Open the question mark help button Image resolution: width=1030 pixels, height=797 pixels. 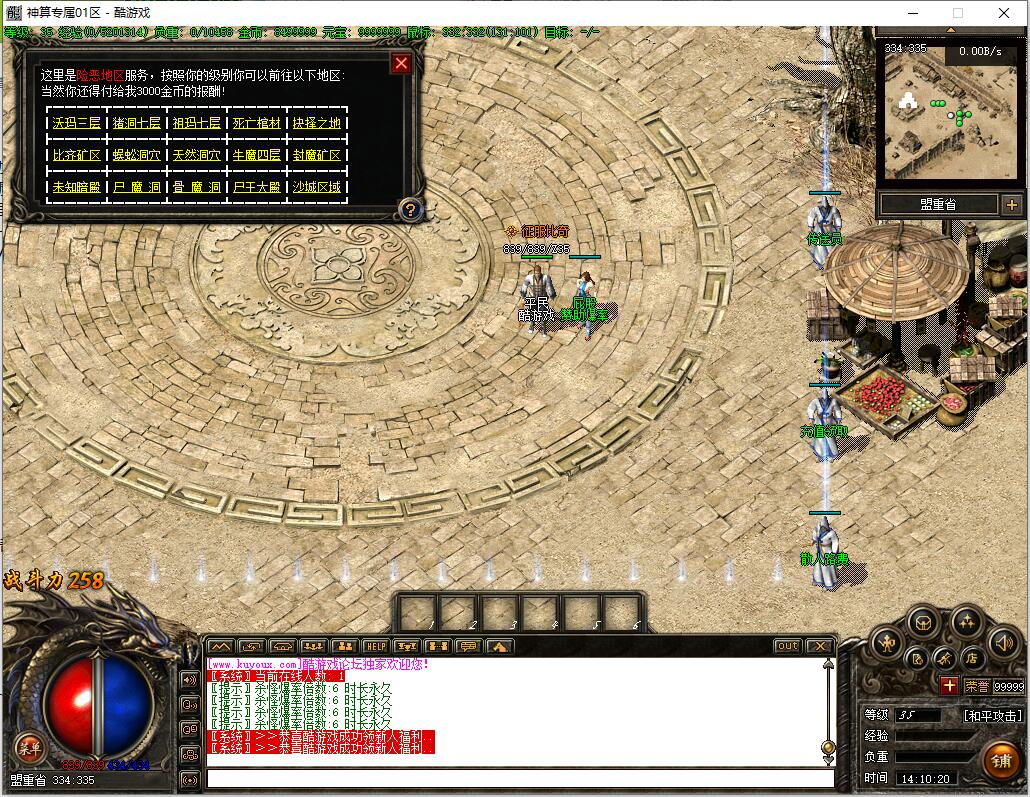[409, 210]
